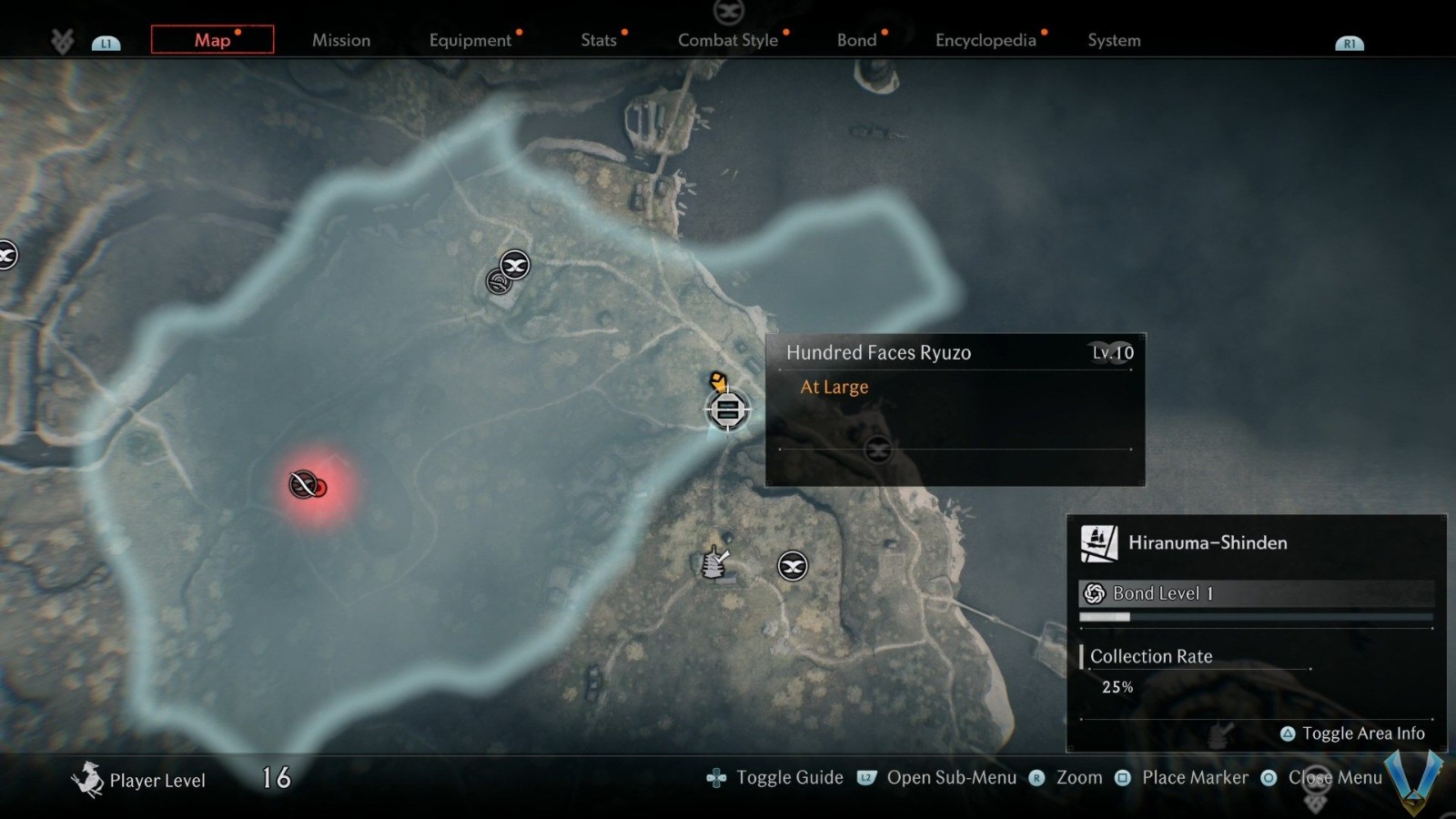Click the horse icon next to Player Level
1456x819 pixels.
coord(88,778)
